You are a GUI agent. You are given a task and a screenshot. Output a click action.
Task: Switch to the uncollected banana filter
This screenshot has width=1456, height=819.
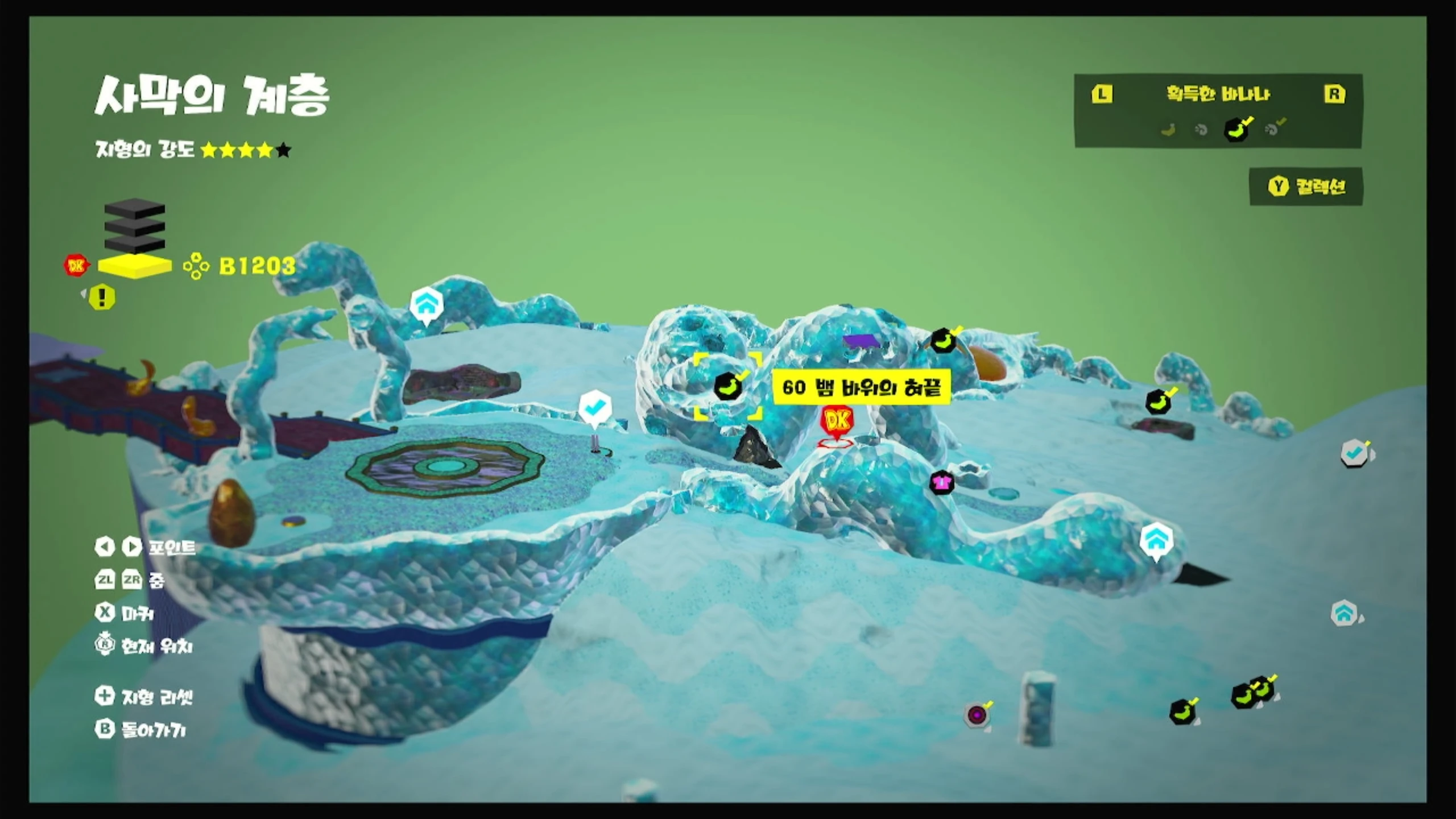(x=1168, y=130)
